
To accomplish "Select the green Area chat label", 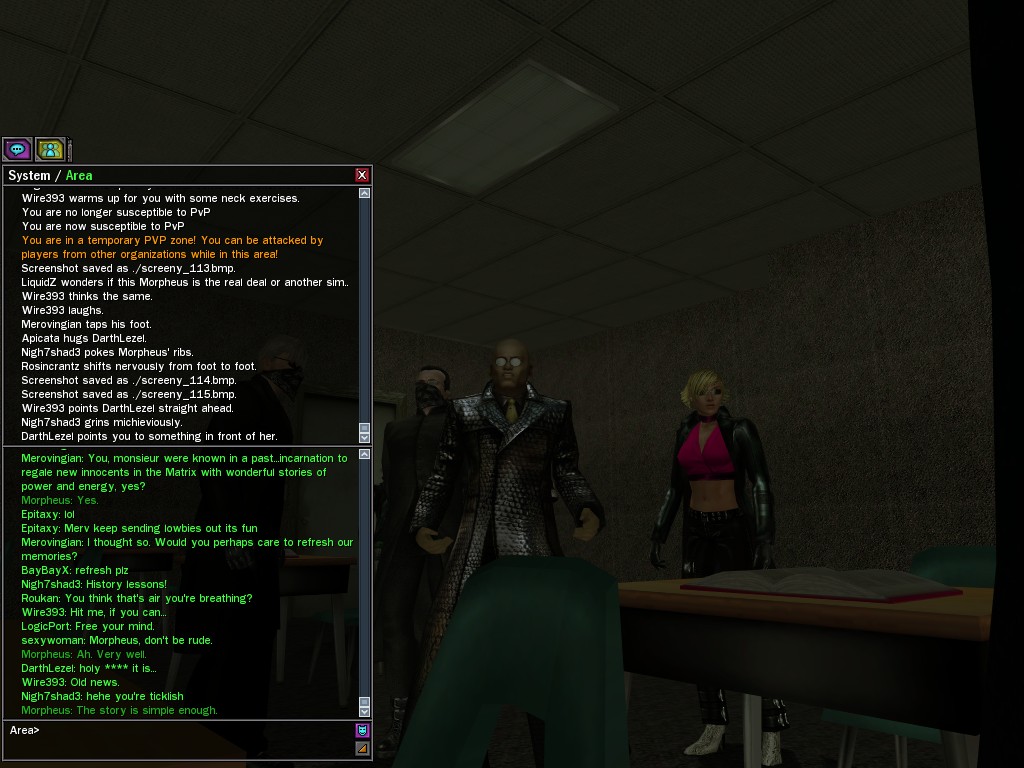I will (x=79, y=175).
